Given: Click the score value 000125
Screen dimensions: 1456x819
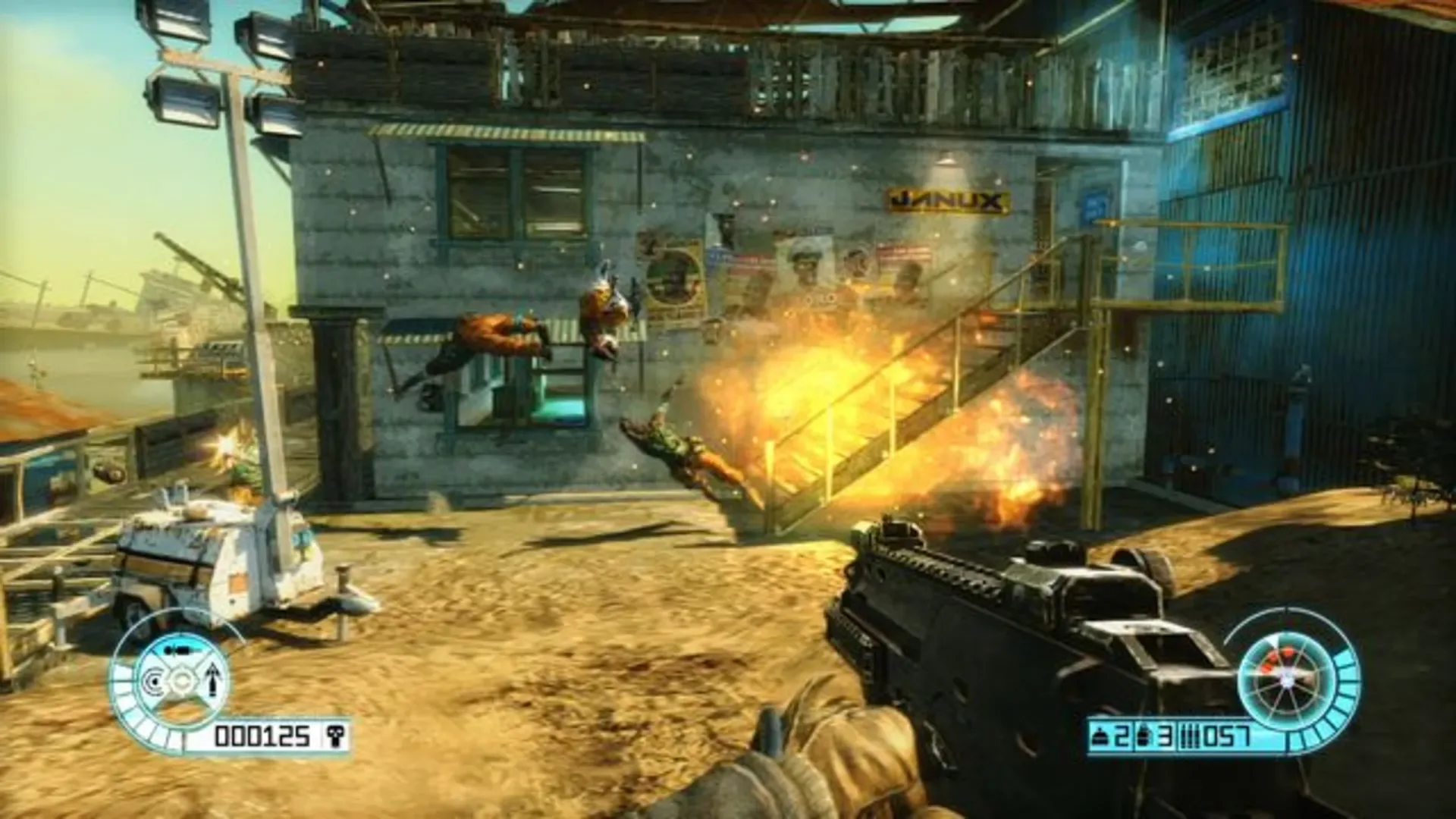Looking at the screenshot, I should coord(263,735).
